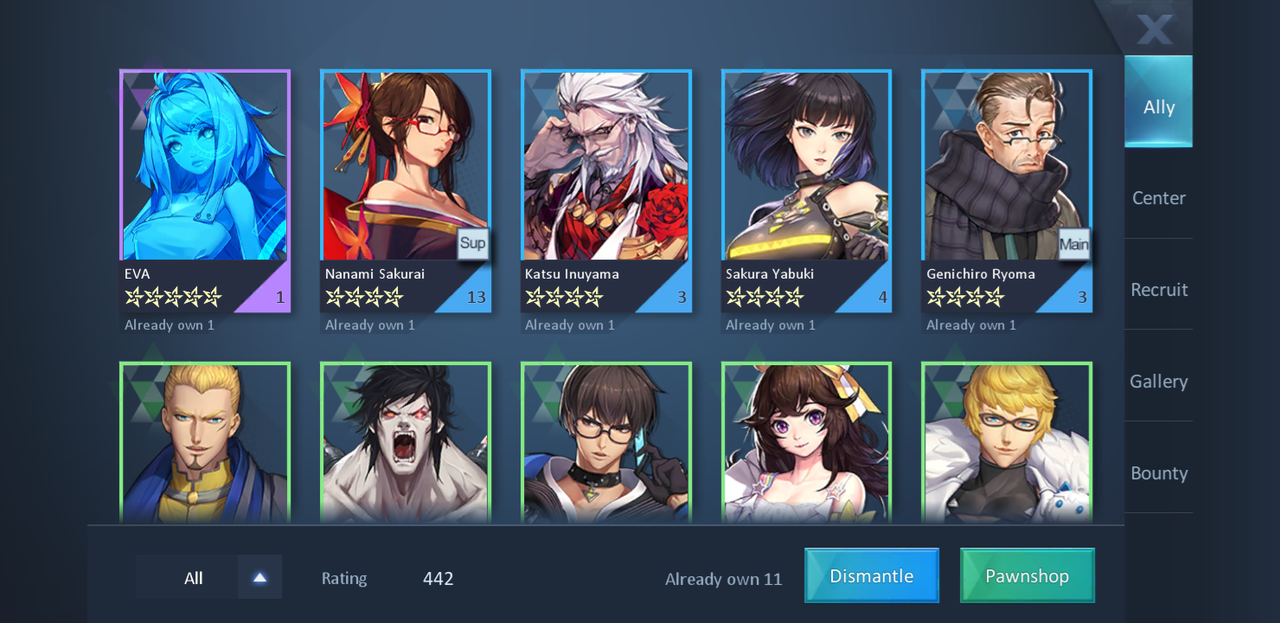The width and height of the screenshot is (1280, 623).
Task: Expand the All filter dropdown
Action: (x=259, y=577)
